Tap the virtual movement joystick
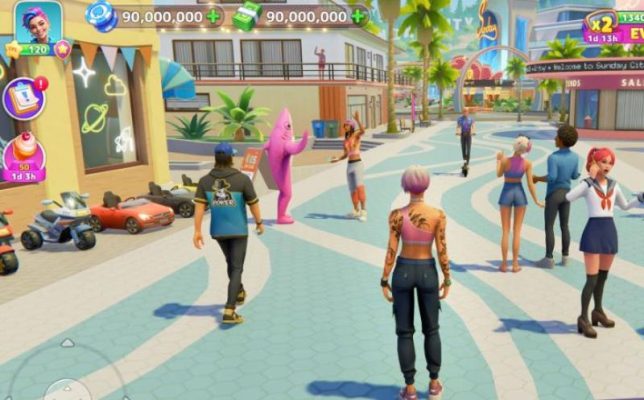This screenshot has height=400, width=644. (66, 378)
